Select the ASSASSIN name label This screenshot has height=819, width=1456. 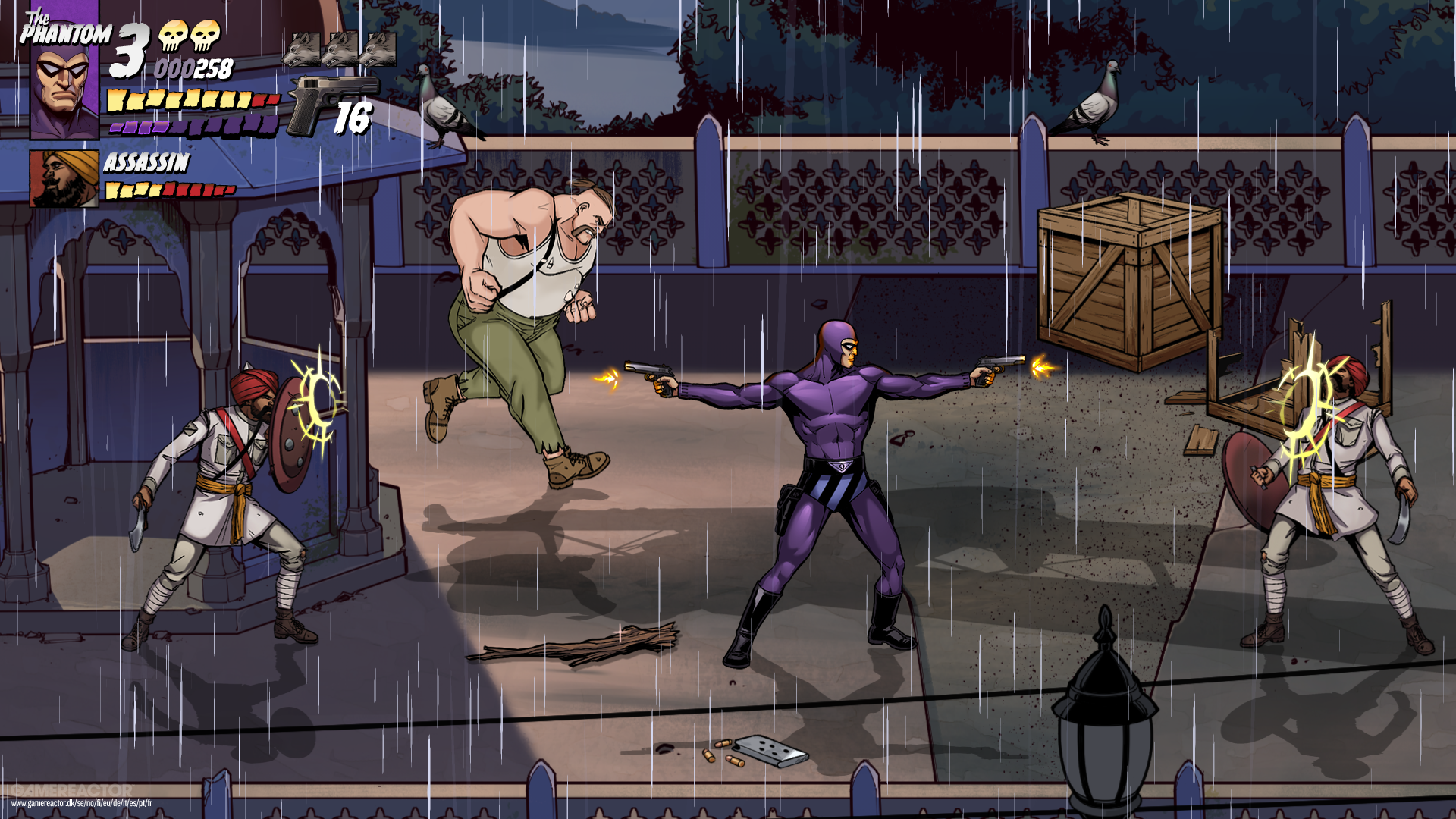(x=147, y=163)
